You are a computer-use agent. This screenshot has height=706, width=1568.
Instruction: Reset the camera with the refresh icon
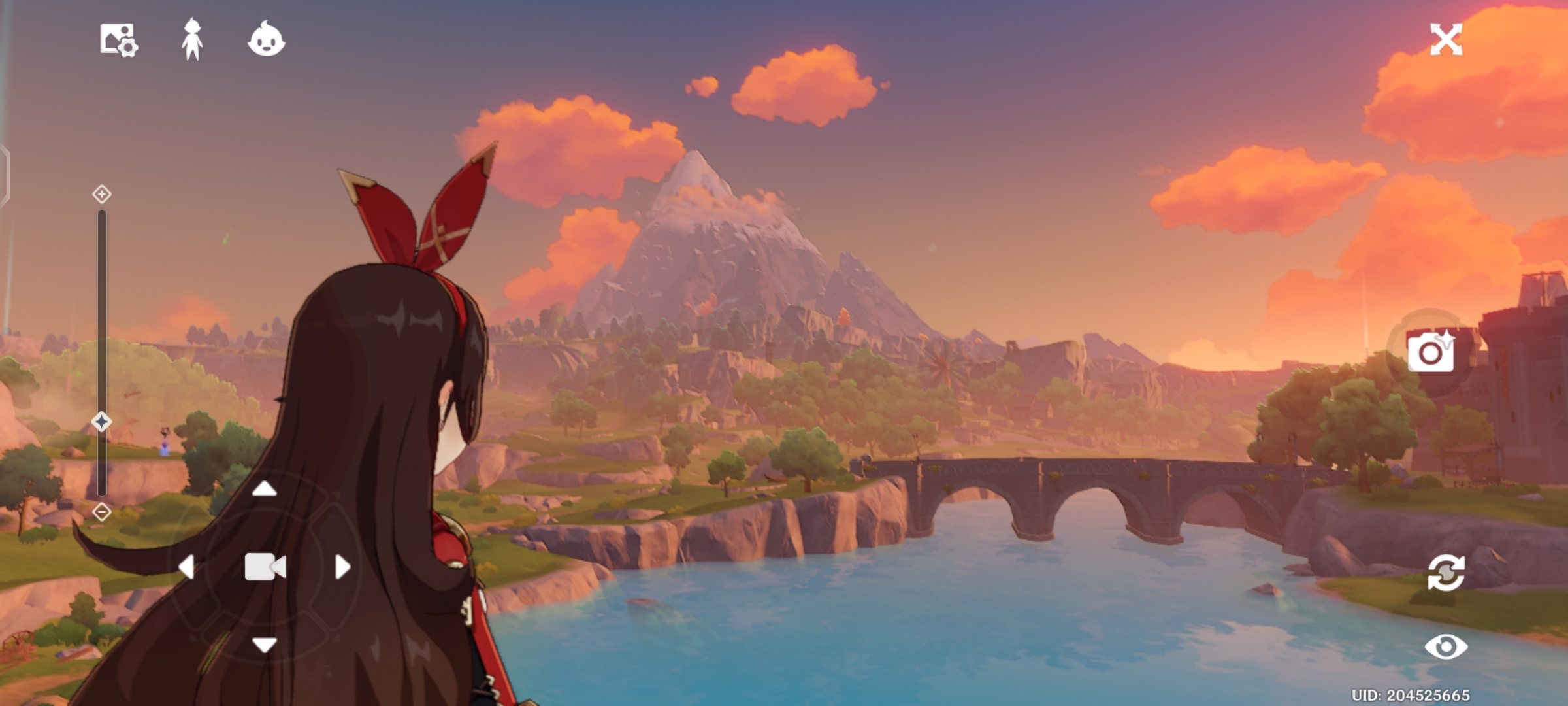(1446, 573)
